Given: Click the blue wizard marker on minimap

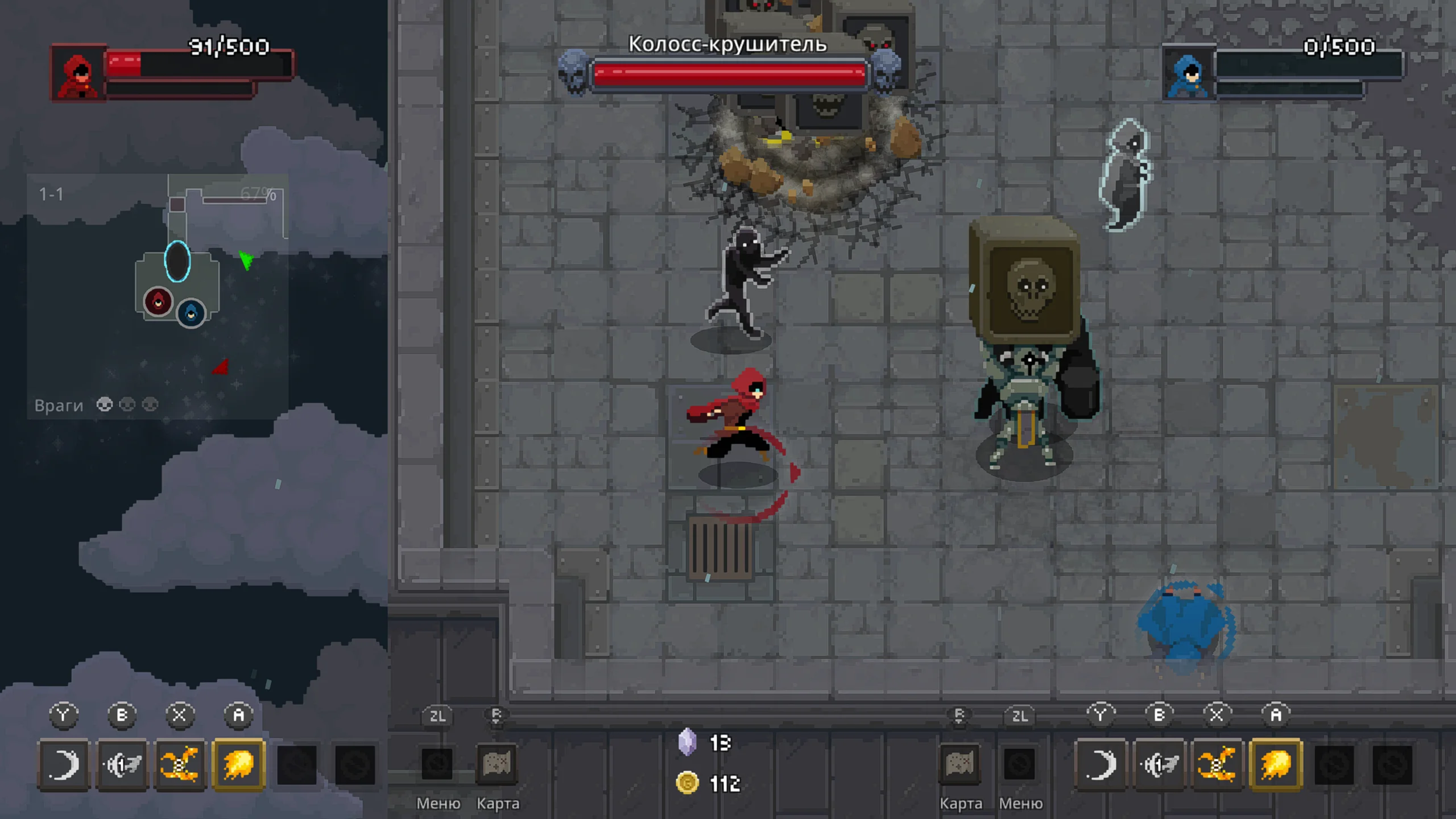Looking at the screenshot, I should pyautogui.click(x=191, y=313).
